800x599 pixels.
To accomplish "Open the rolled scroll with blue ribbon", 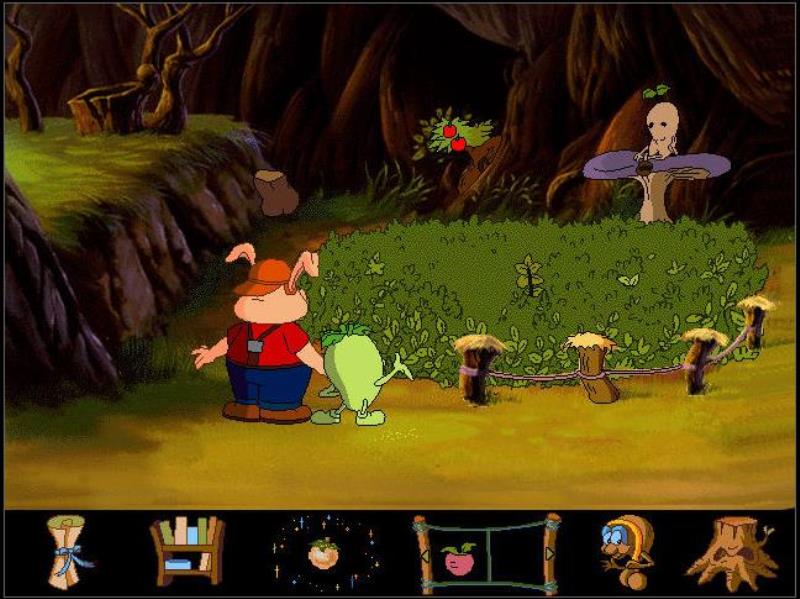I will 69,551.
